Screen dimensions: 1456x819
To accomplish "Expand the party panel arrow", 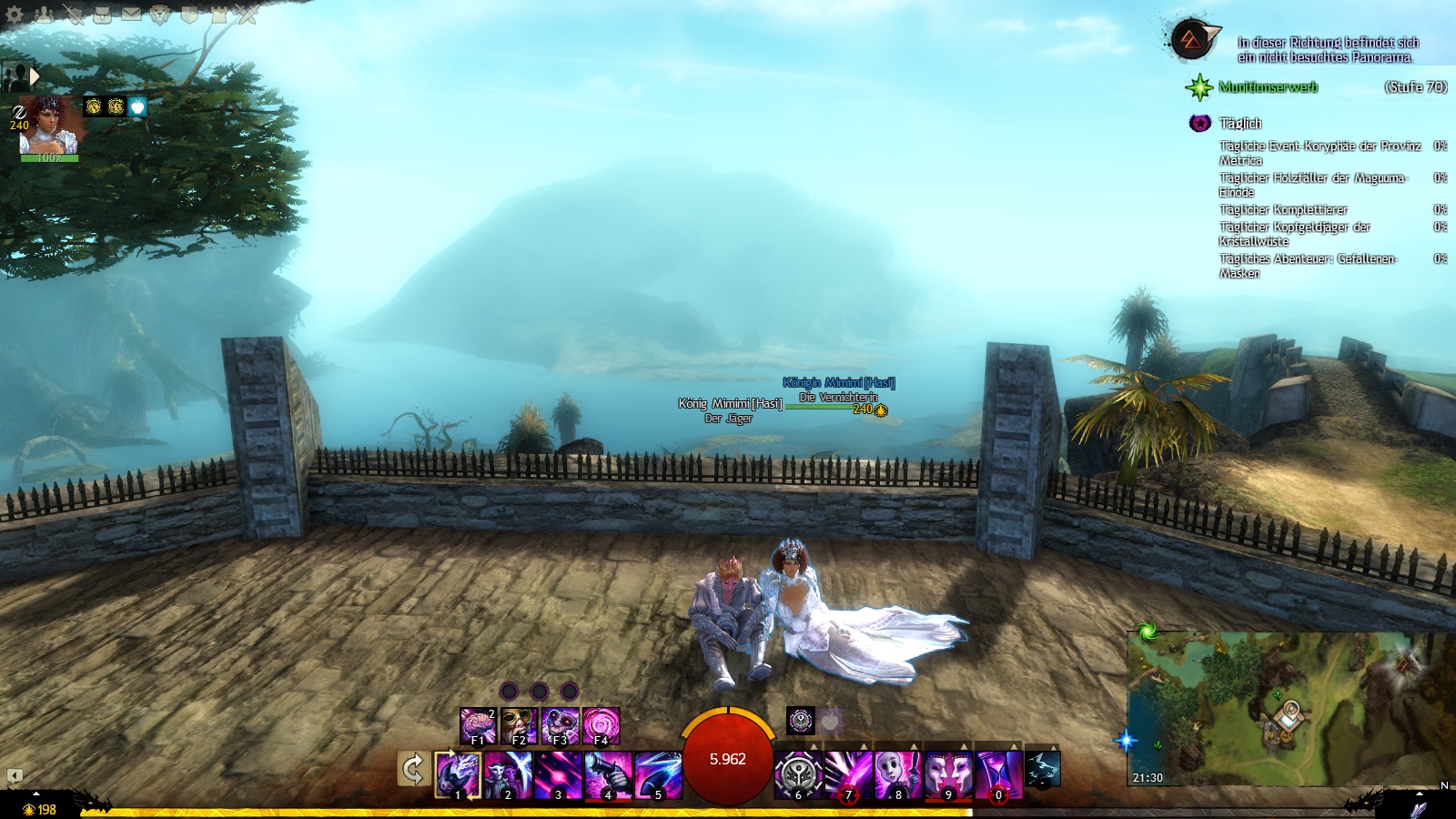I will [35, 76].
